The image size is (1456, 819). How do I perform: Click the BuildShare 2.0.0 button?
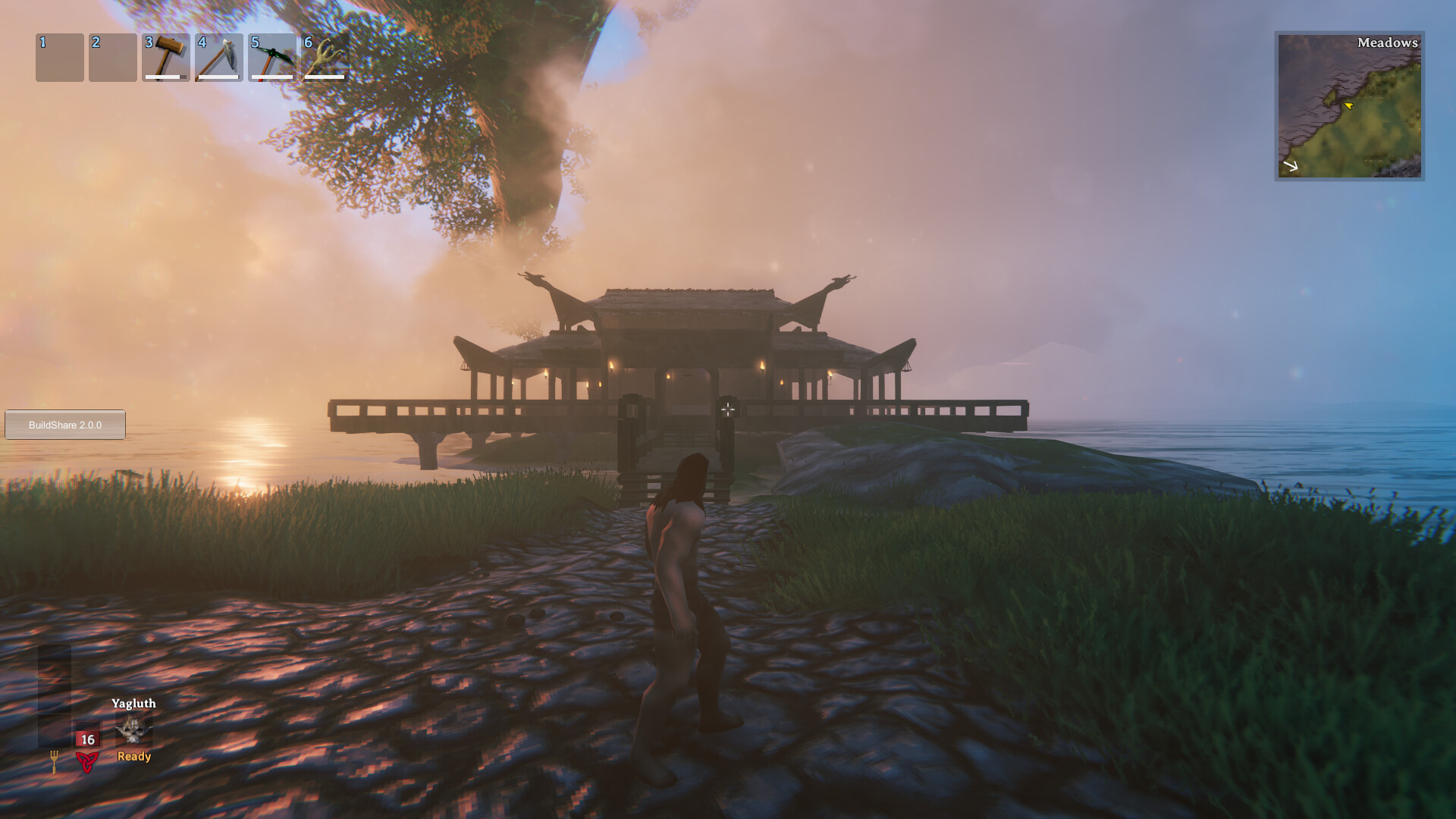[64, 425]
